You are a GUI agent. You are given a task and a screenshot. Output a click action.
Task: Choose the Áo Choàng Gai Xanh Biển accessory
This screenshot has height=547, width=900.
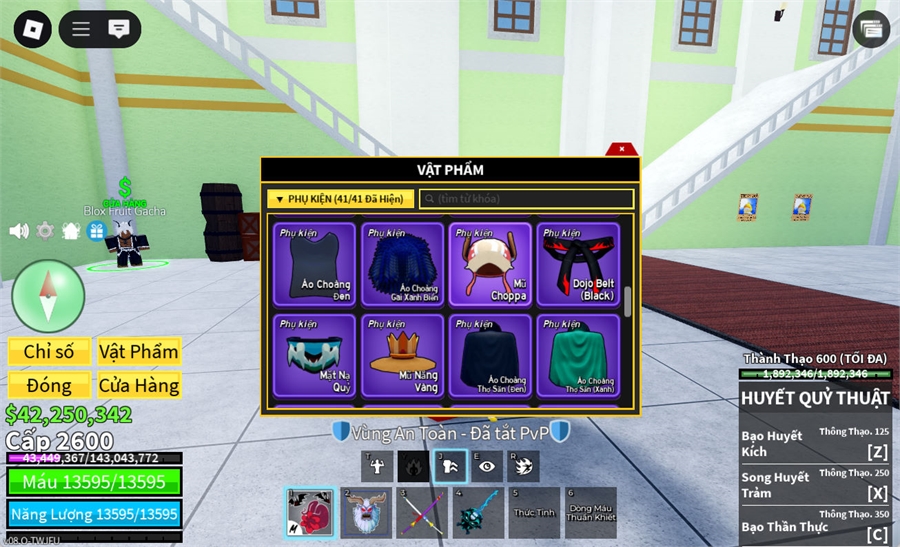pyautogui.click(x=402, y=264)
